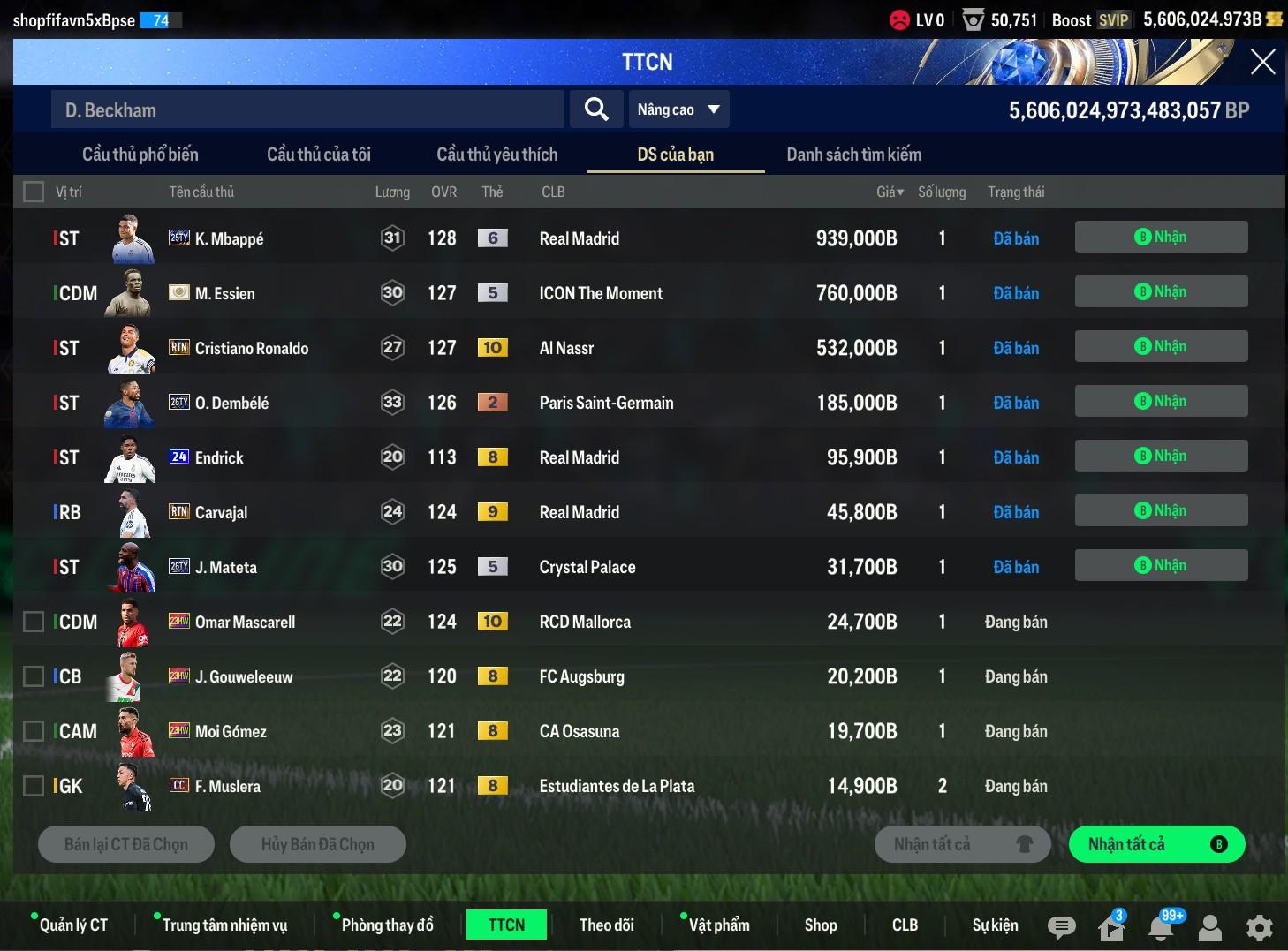This screenshot has width=1288, height=951.
Task: Close the TTCN window
Action: point(1262,62)
